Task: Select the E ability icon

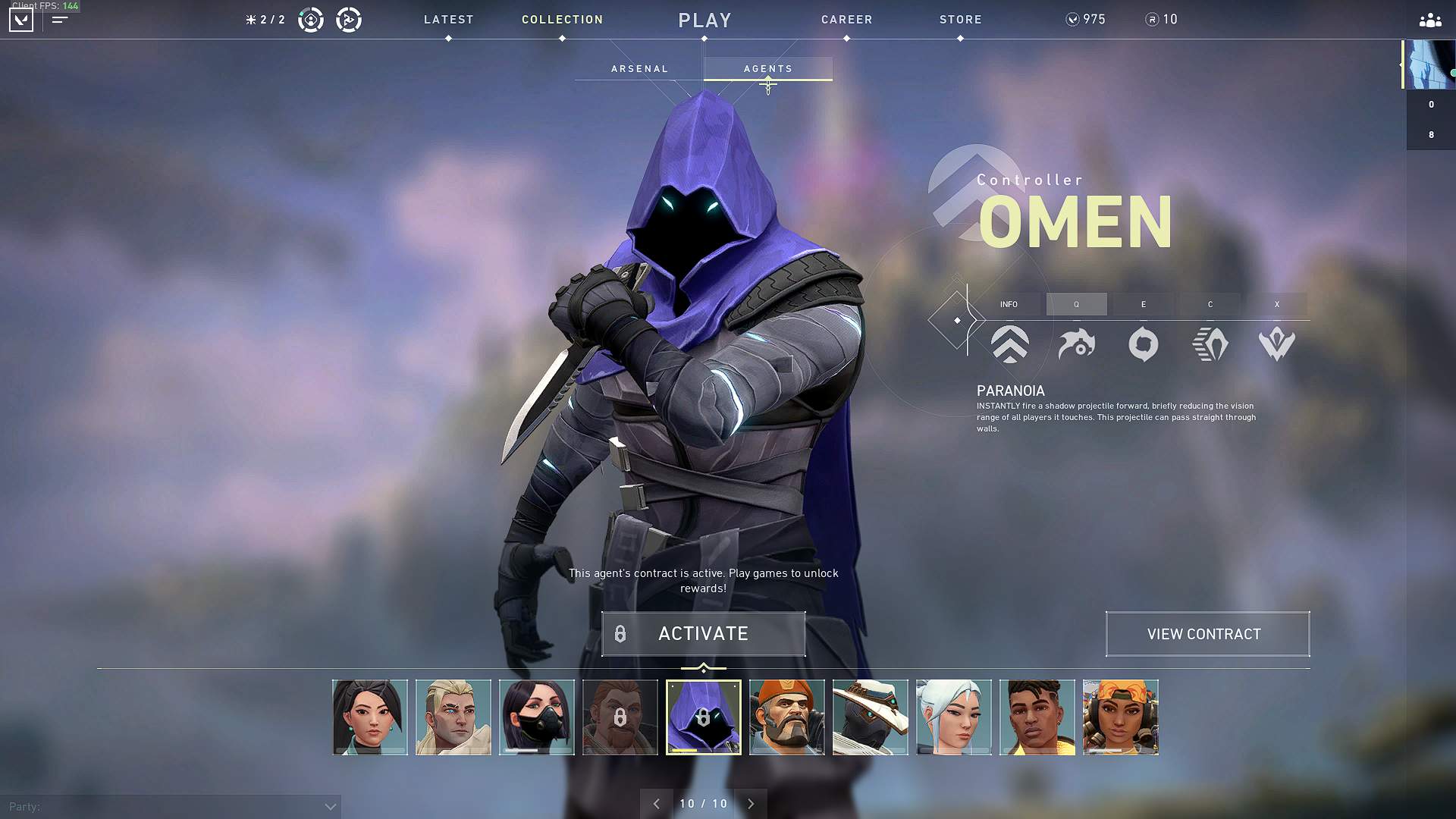Action: 1143,344
